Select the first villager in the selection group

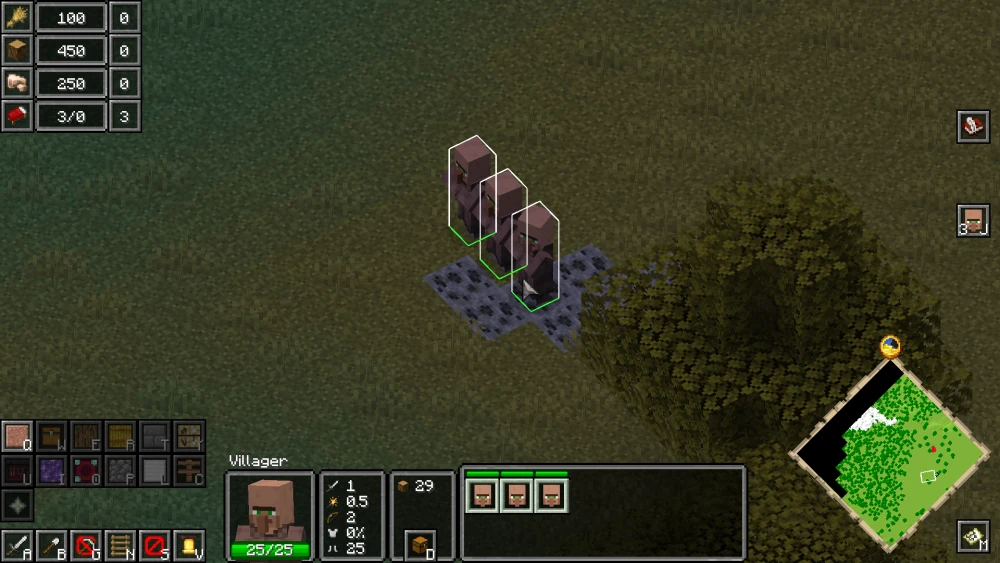[x=482, y=495]
